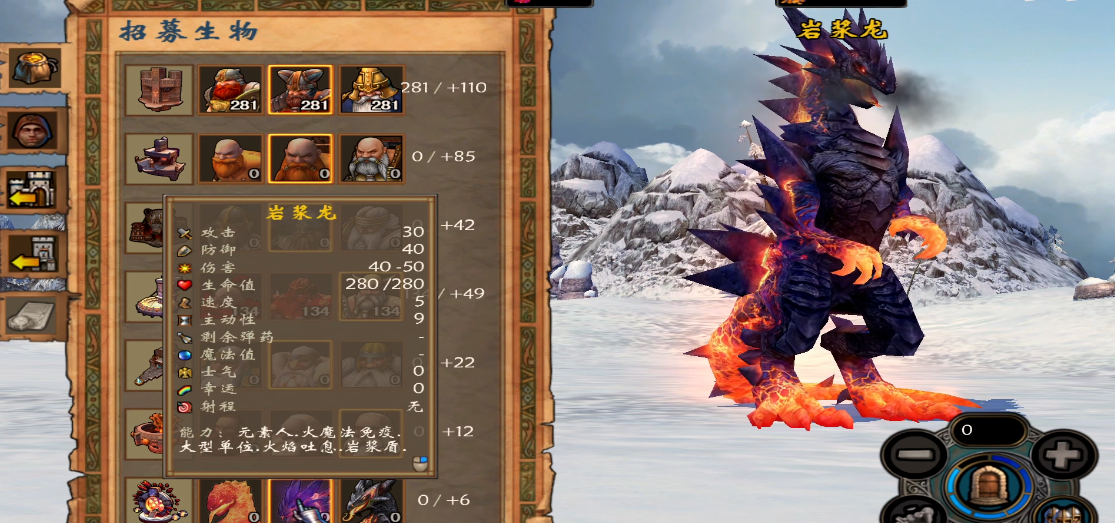This screenshot has height=523, width=1115.
Task: Click the fortress dwelling icon in first row
Action: click(x=159, y=90)
